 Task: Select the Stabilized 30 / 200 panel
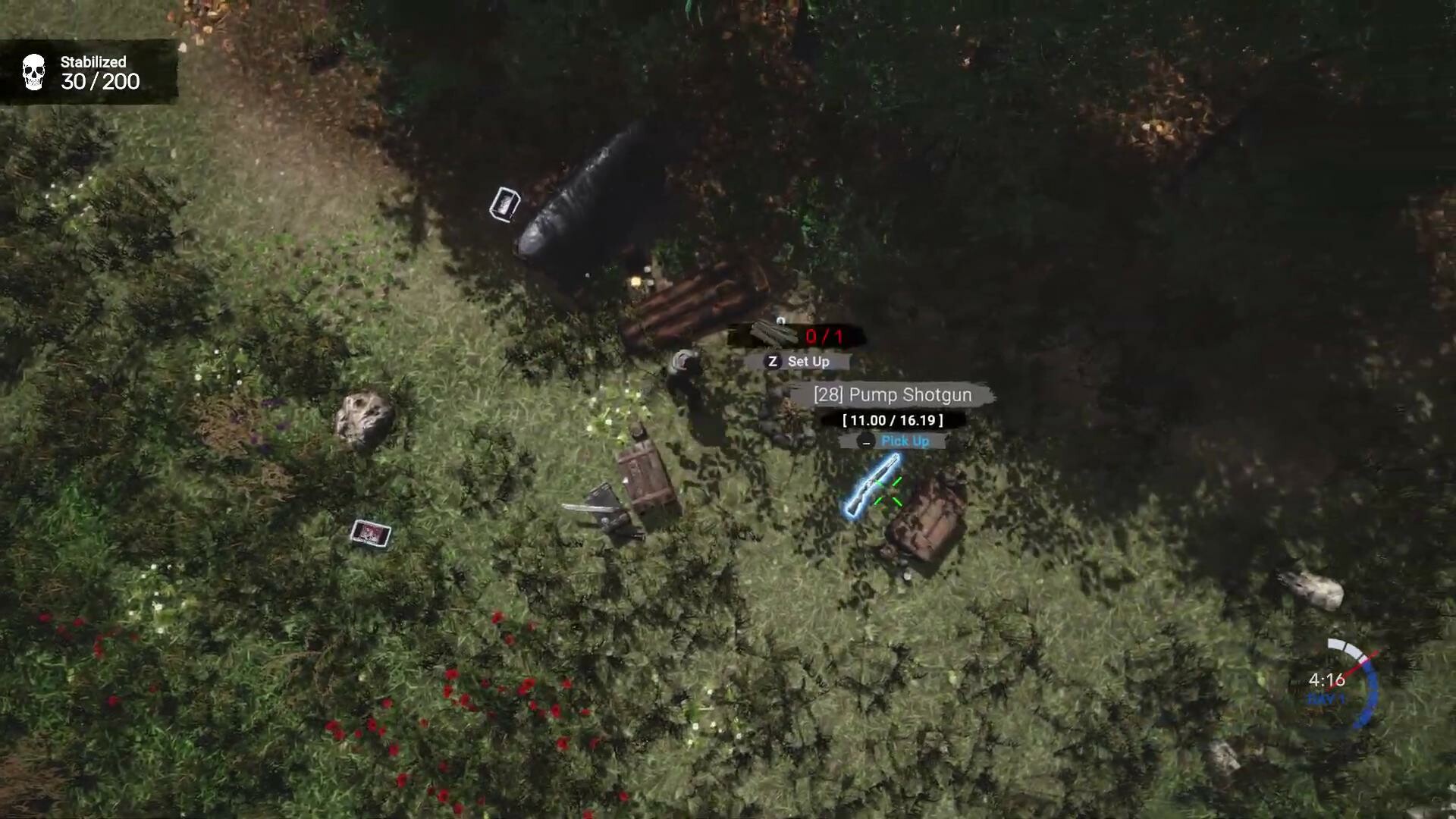pyautogui.click(x=89, y=73)
